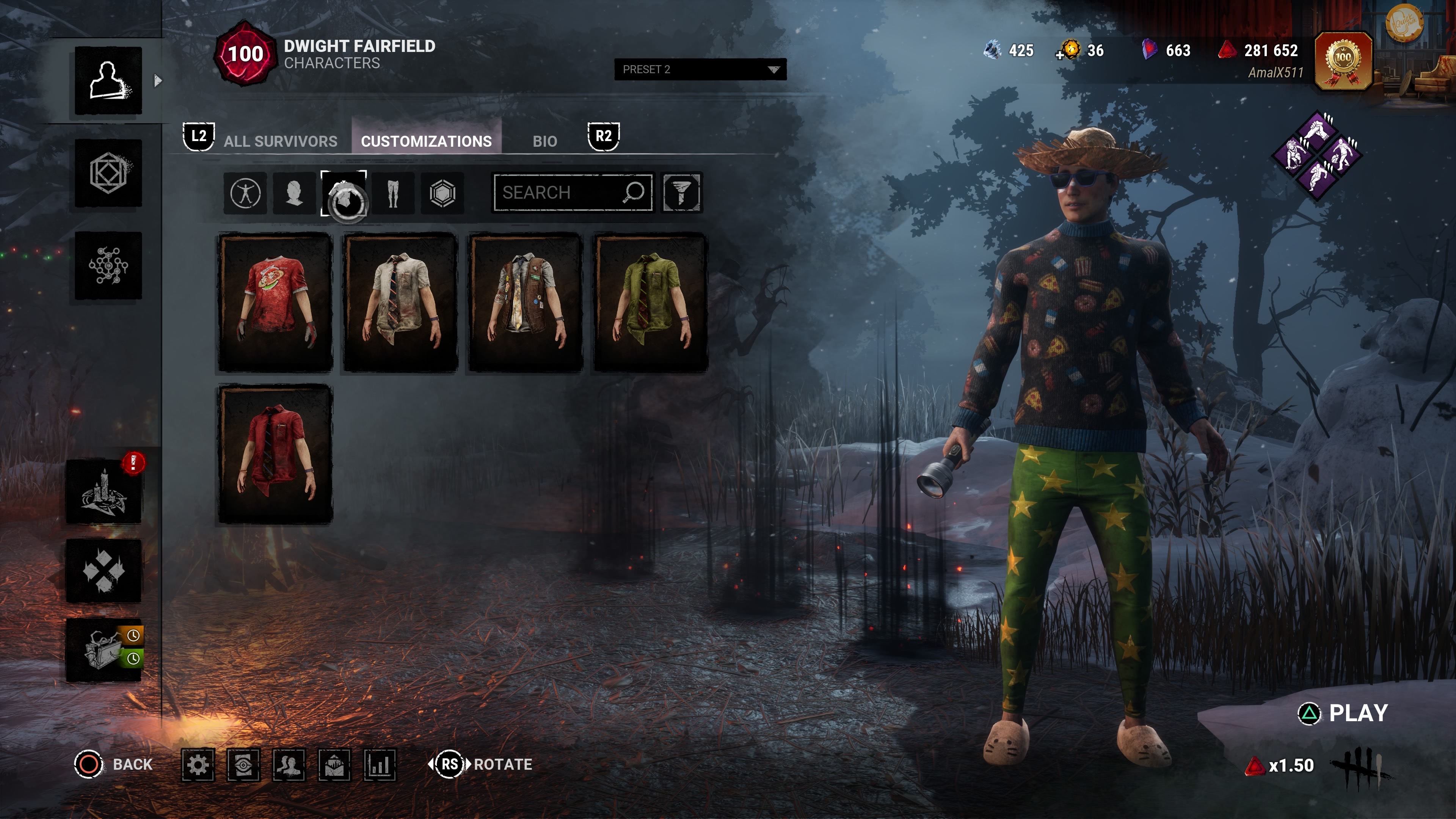Open the cosmetics filter button
1456x819 pixels.
coord(682,193)
